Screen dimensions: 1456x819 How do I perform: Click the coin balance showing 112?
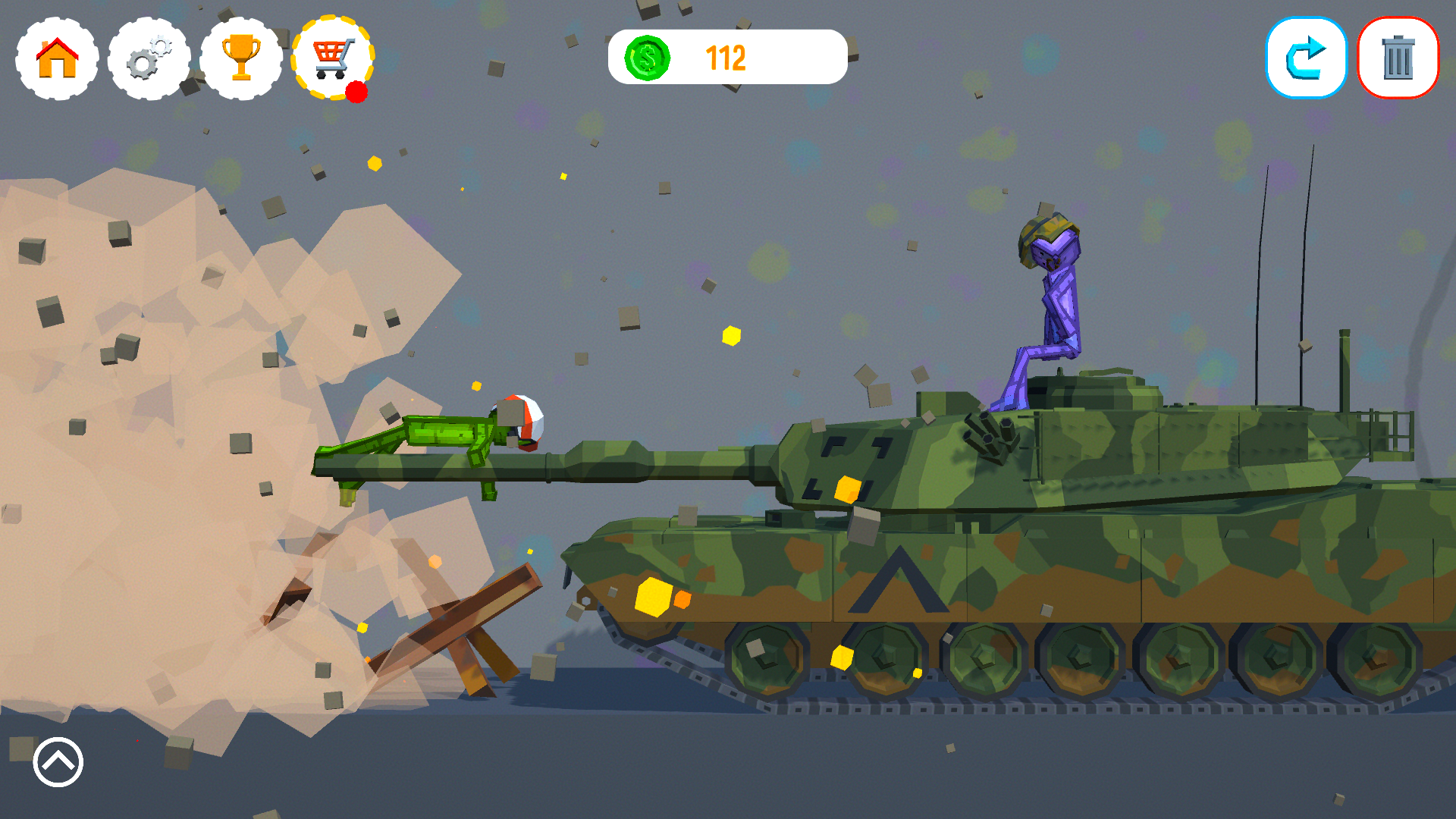pos(724,55)
